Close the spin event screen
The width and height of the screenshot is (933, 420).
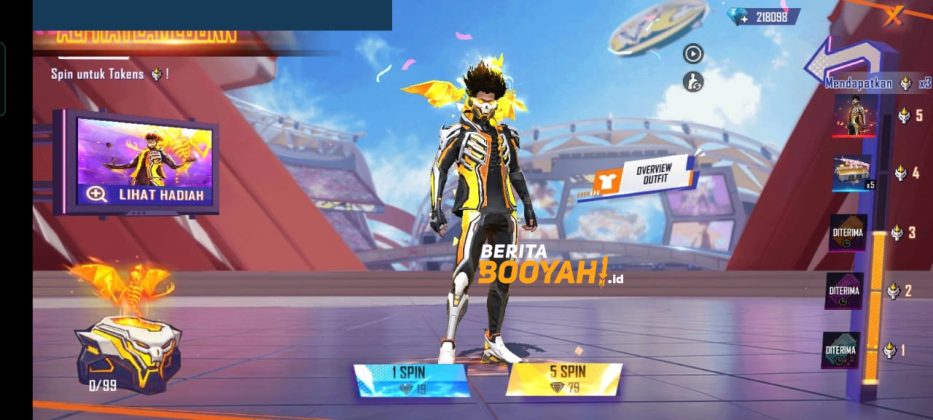[893, 13]
